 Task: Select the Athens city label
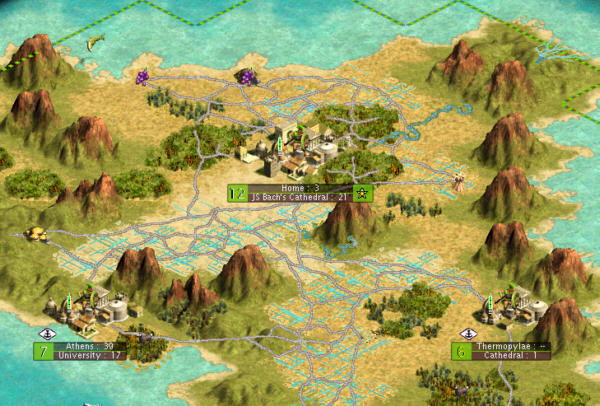88,346
